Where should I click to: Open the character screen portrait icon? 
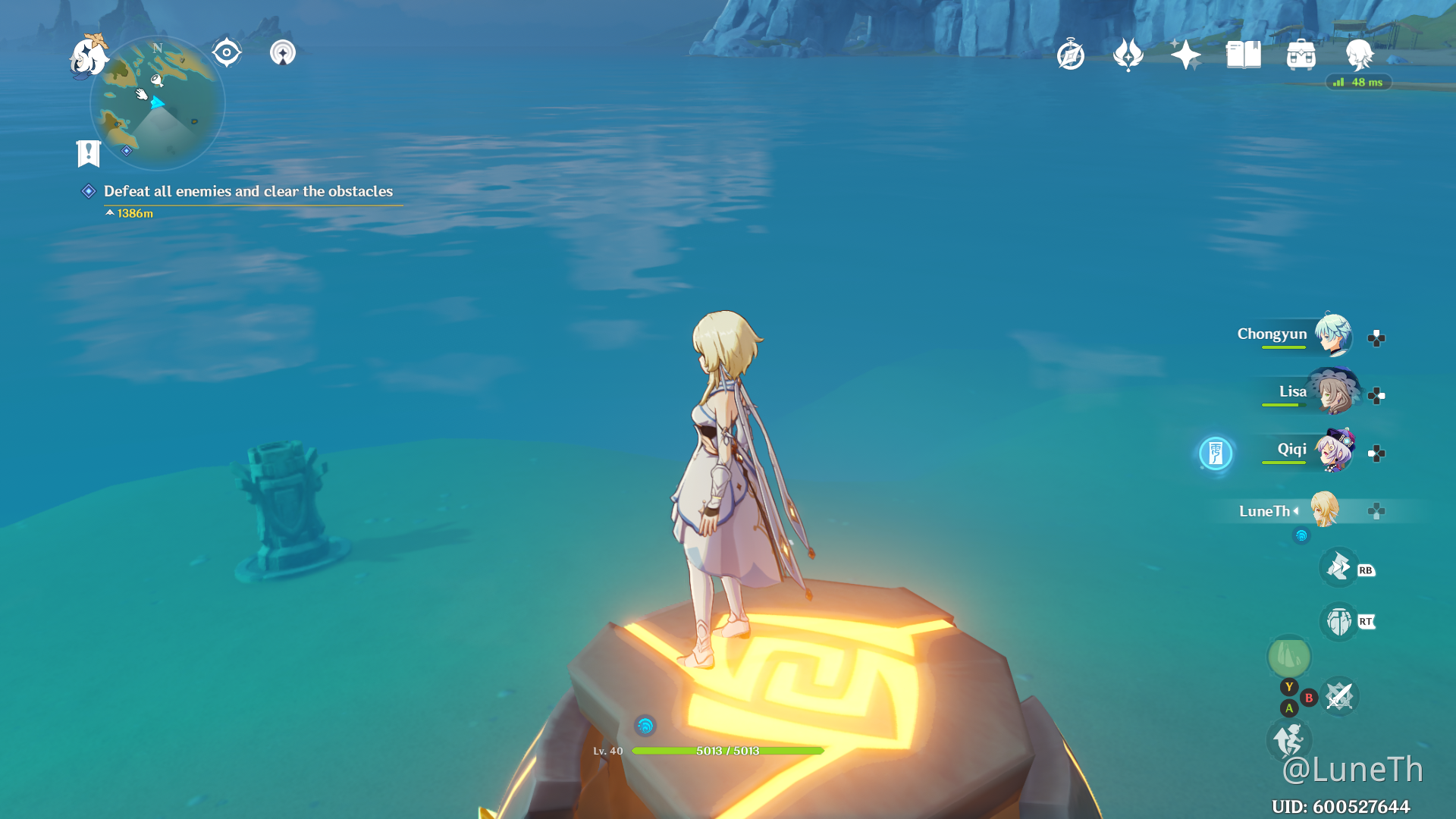tap(1358, 55)
